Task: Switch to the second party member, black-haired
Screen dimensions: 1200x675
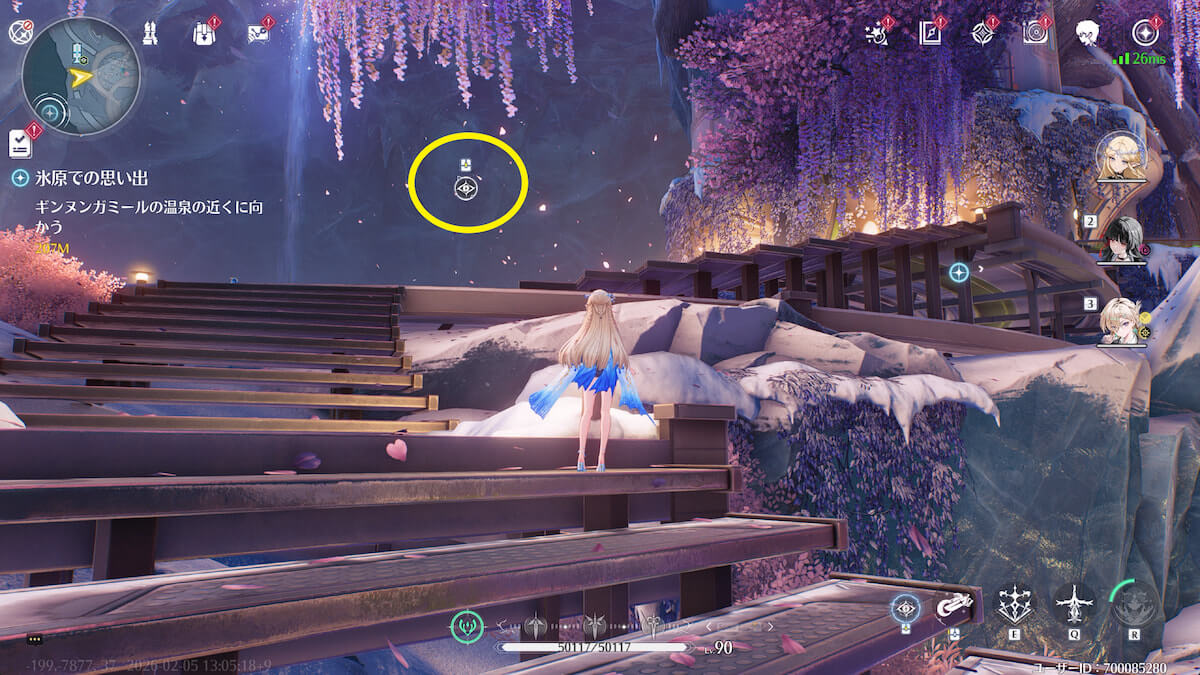Action: click(x=1122, y=239)
